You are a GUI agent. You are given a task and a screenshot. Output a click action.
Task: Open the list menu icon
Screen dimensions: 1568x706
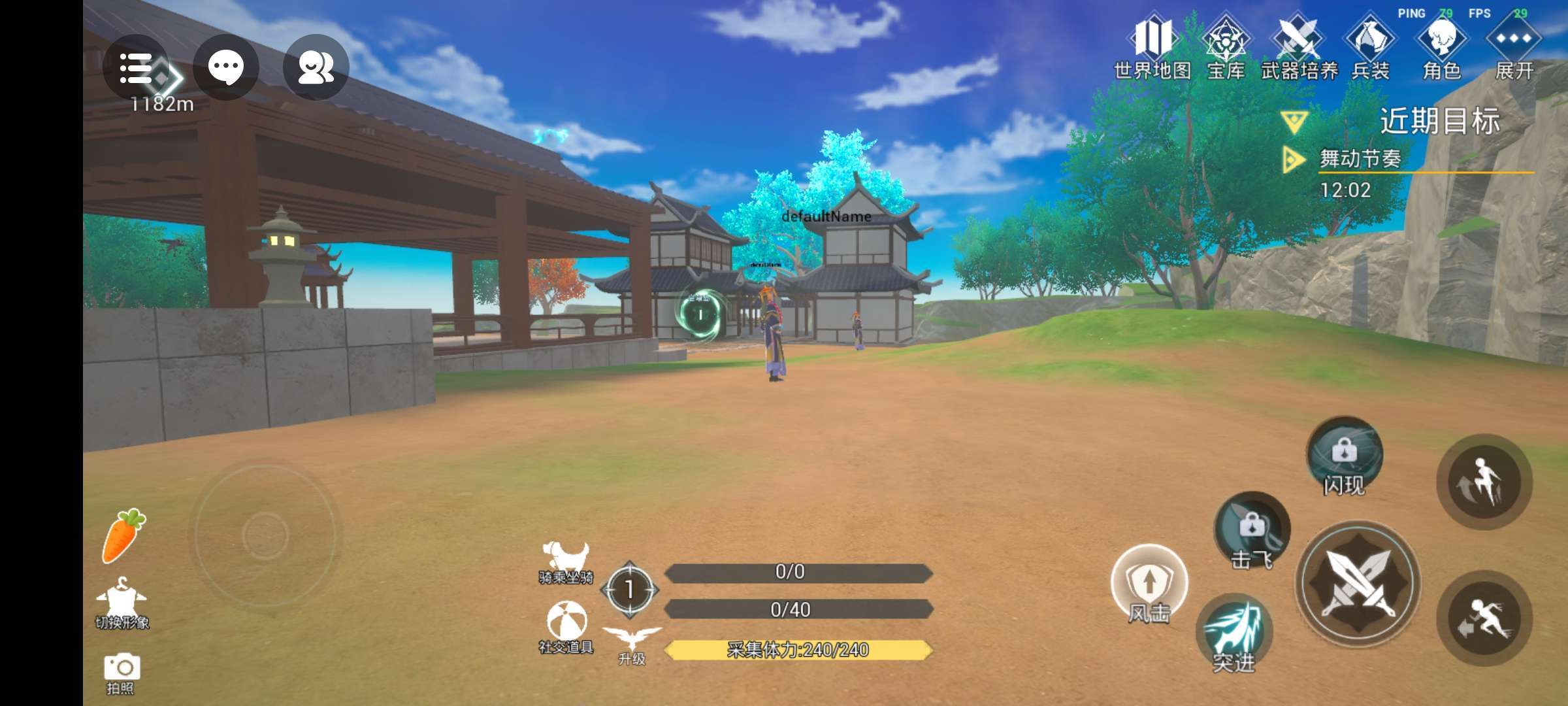(x=135, y=68)
